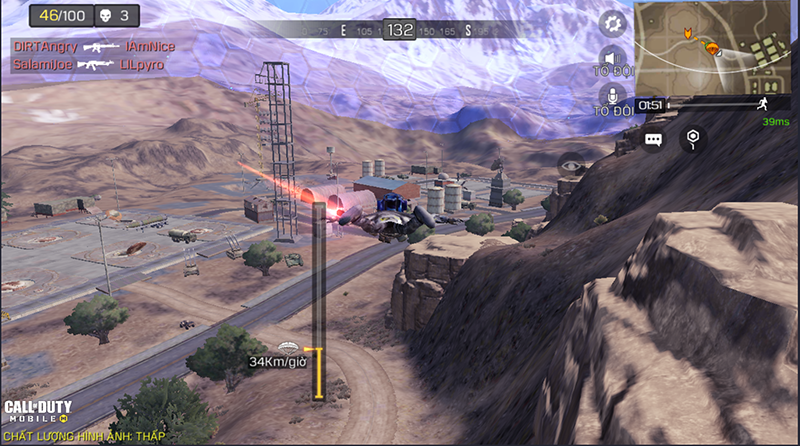Place a map marker pin
800x446 pixels.
coord(692,139)
